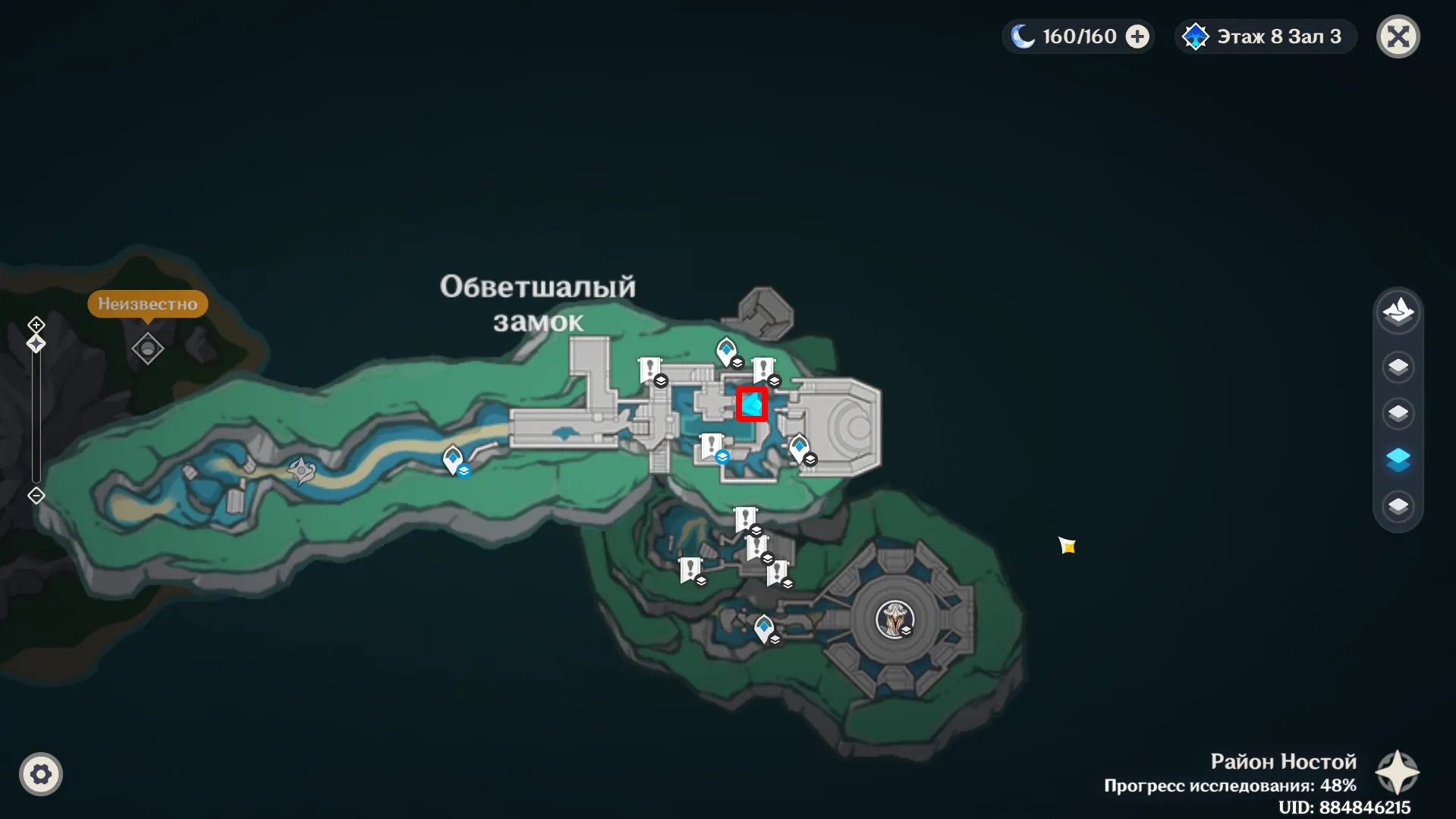Open the Statue of the Seven marker
Image resolution: width=1456 pixels, height=819 pixels.
tap(896, 619)
